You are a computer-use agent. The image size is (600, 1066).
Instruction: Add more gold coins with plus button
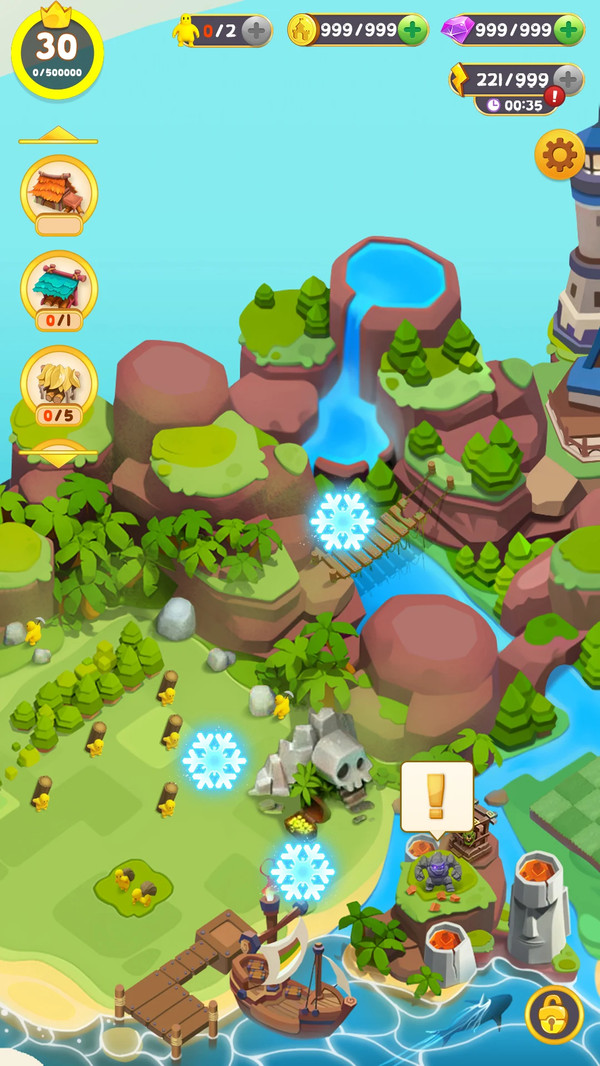click(412, 30)
